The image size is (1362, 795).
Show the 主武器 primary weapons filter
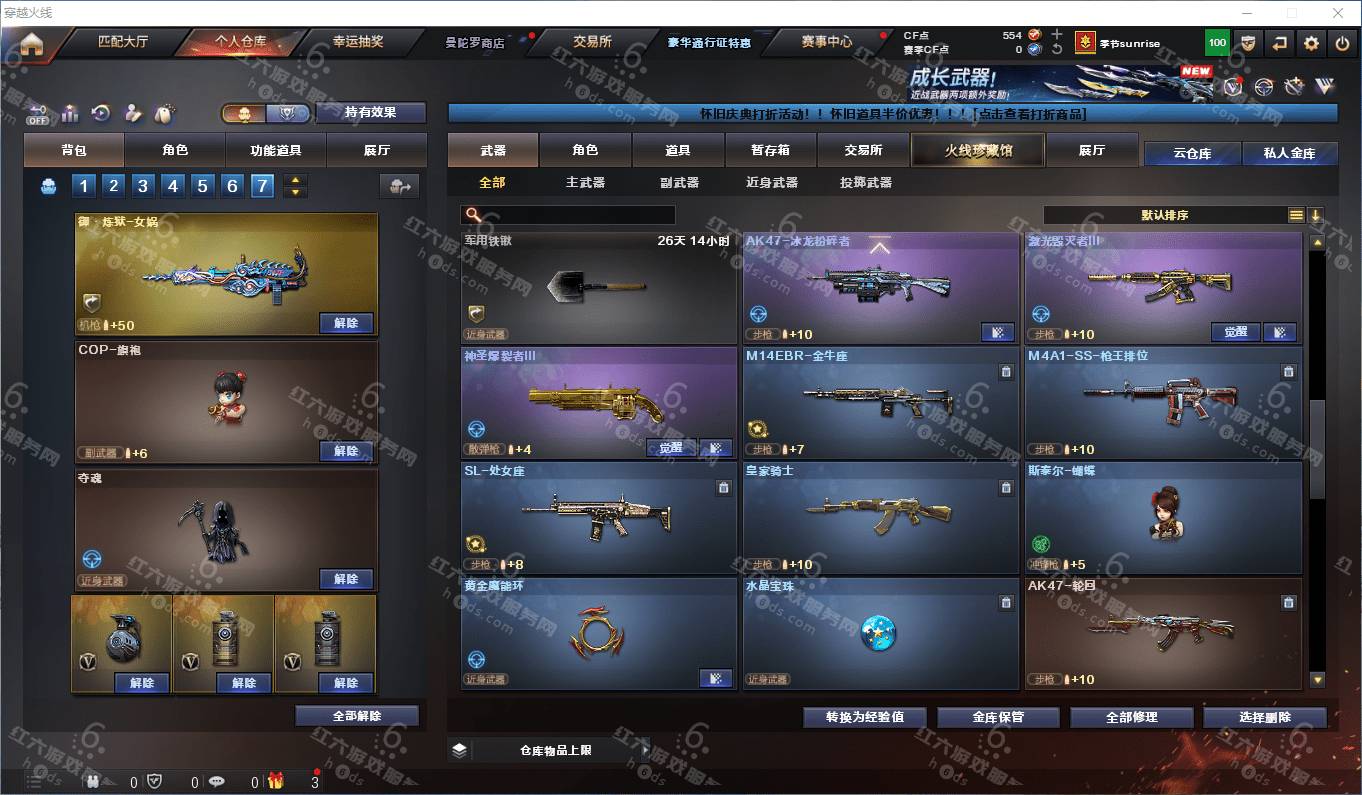coord(585,182)
